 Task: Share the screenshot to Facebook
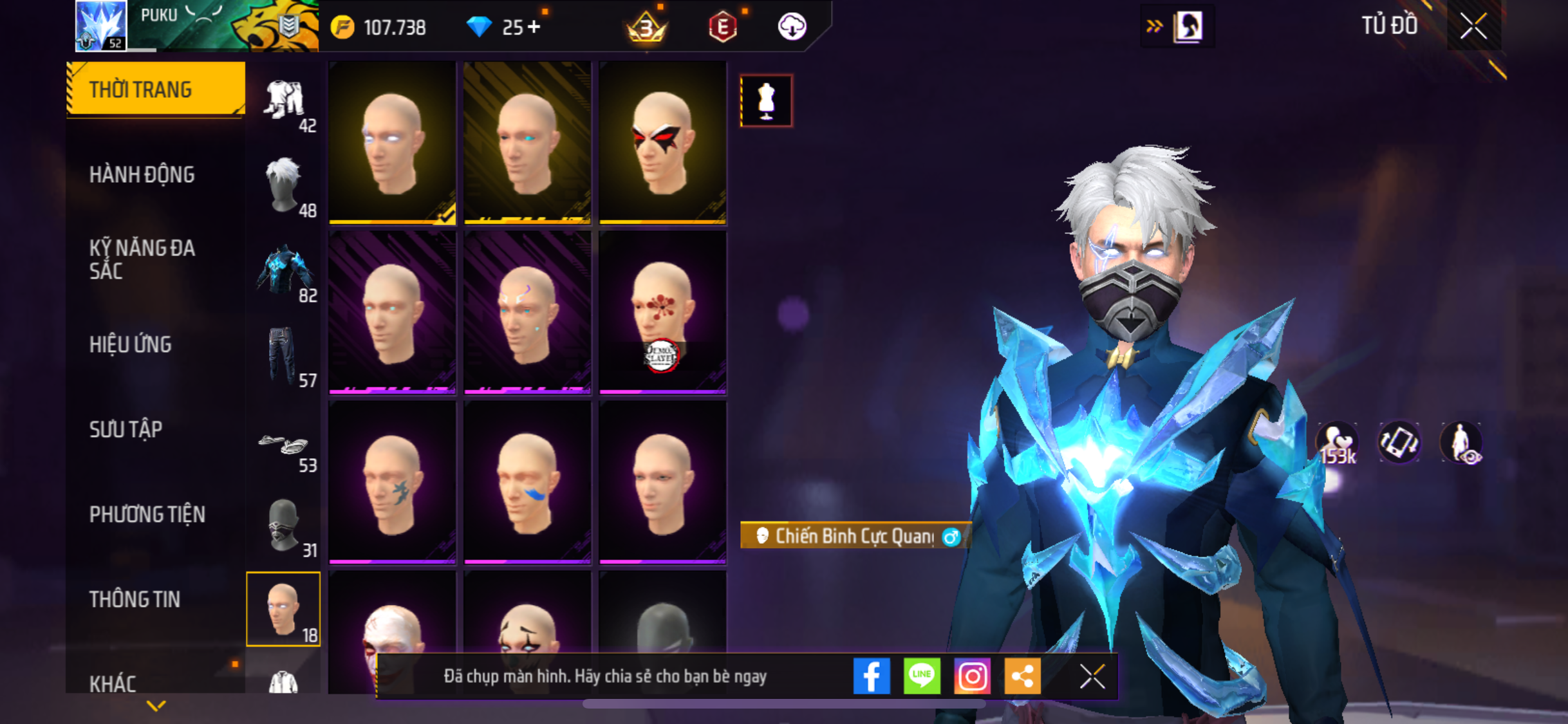coord(872,676)
